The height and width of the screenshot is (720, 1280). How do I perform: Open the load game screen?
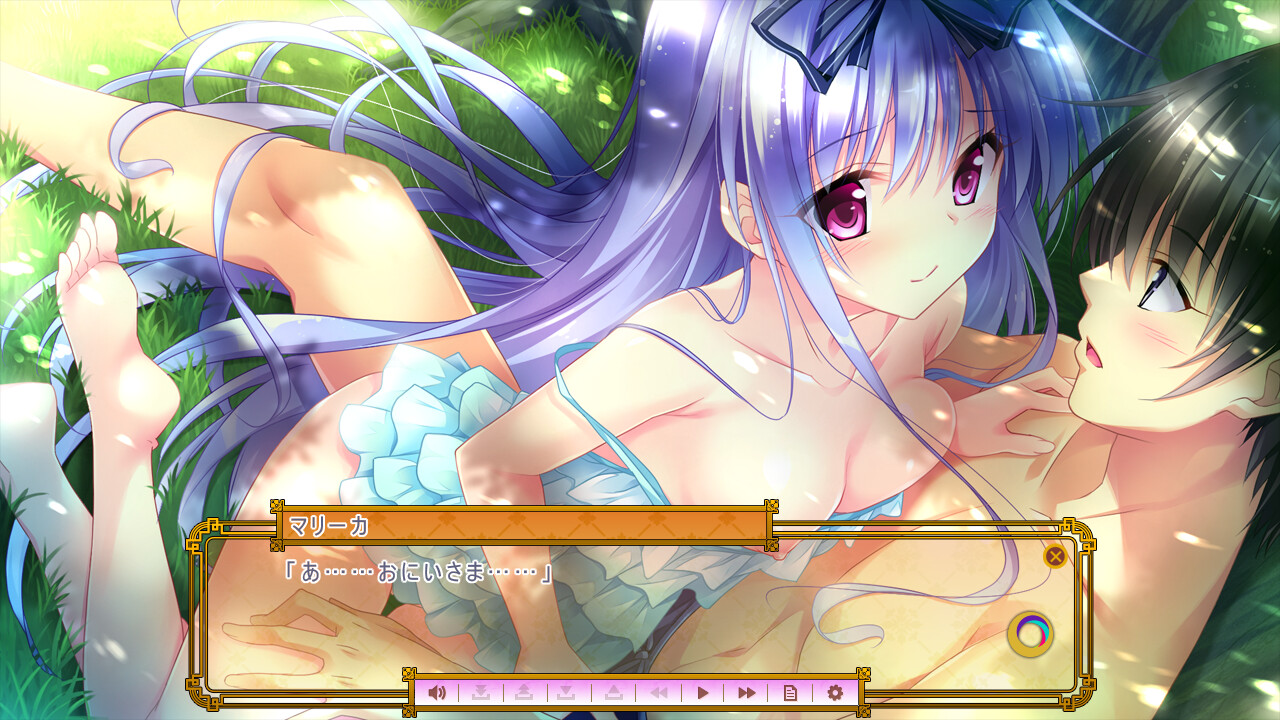[x=612, y=691]
